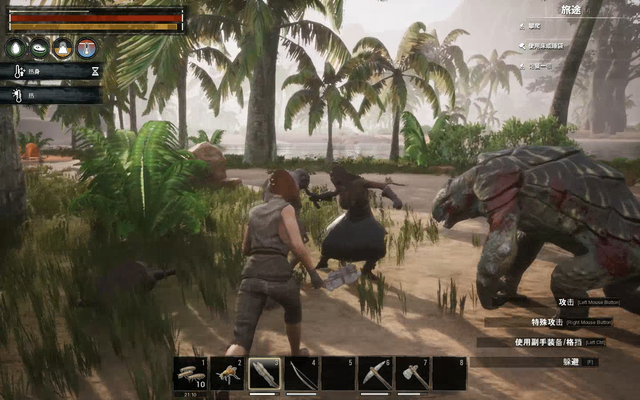Click the water drop thirst status icon

16,47
